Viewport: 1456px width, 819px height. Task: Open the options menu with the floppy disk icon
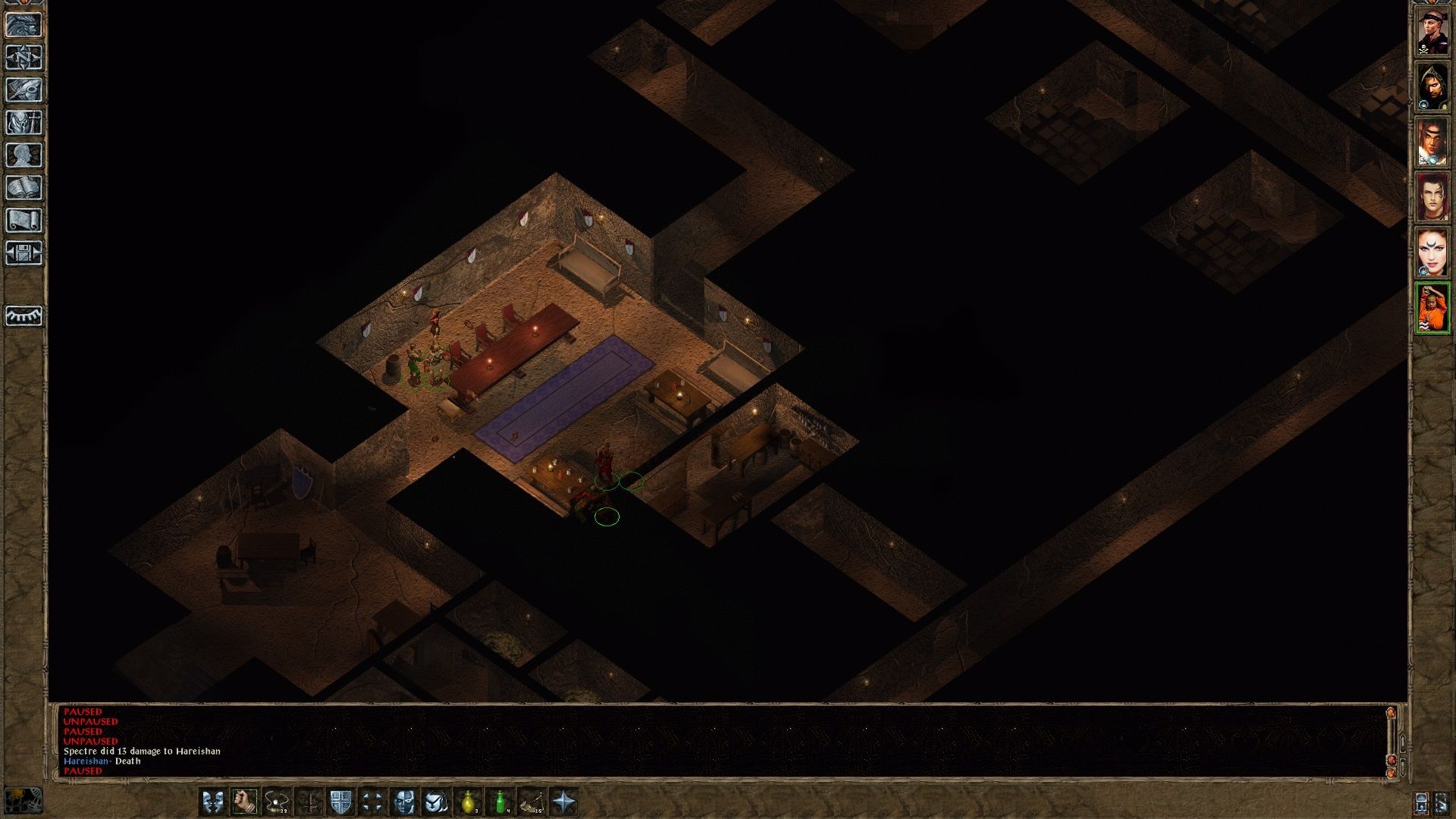(x=24, y=253)
